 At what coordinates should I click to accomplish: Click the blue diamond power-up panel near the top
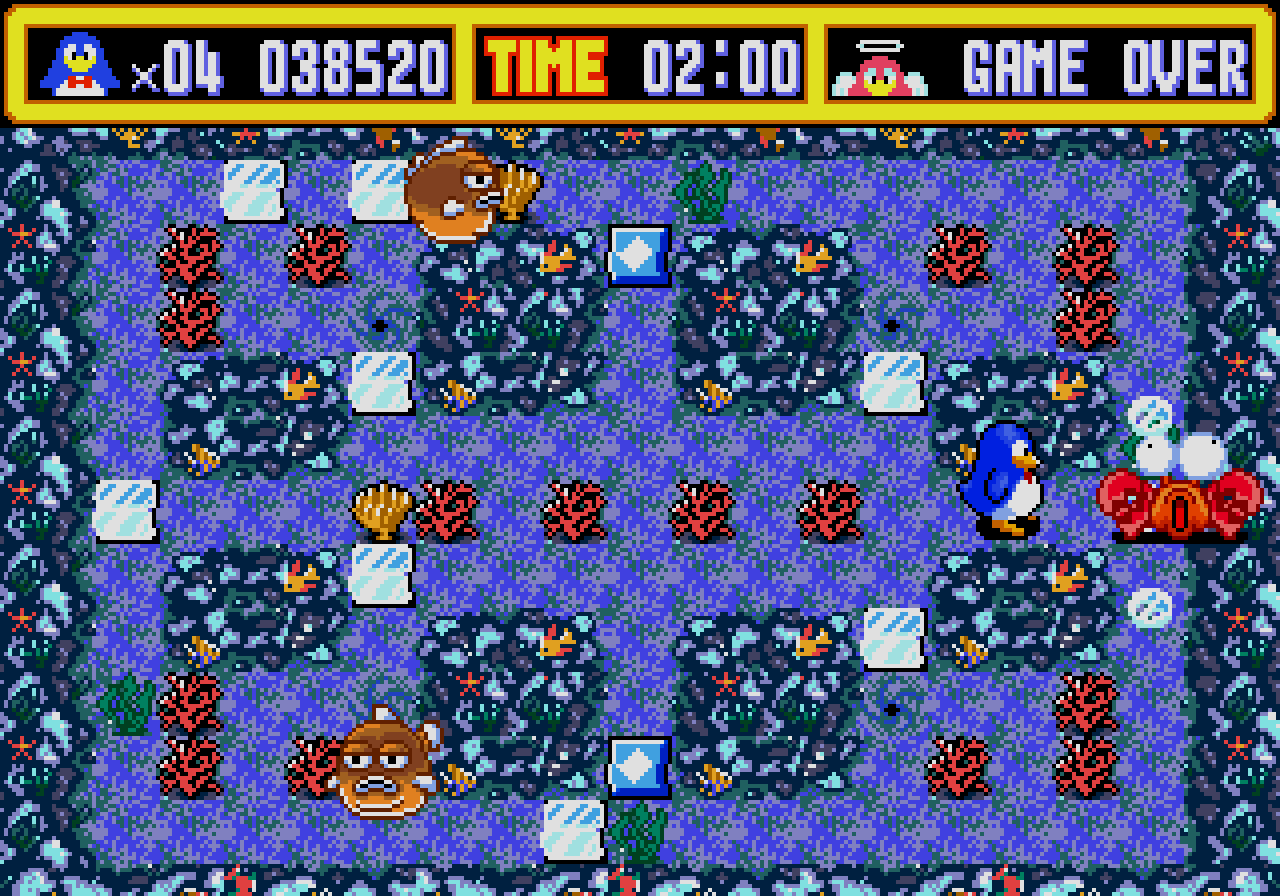[x=640, y=255]
